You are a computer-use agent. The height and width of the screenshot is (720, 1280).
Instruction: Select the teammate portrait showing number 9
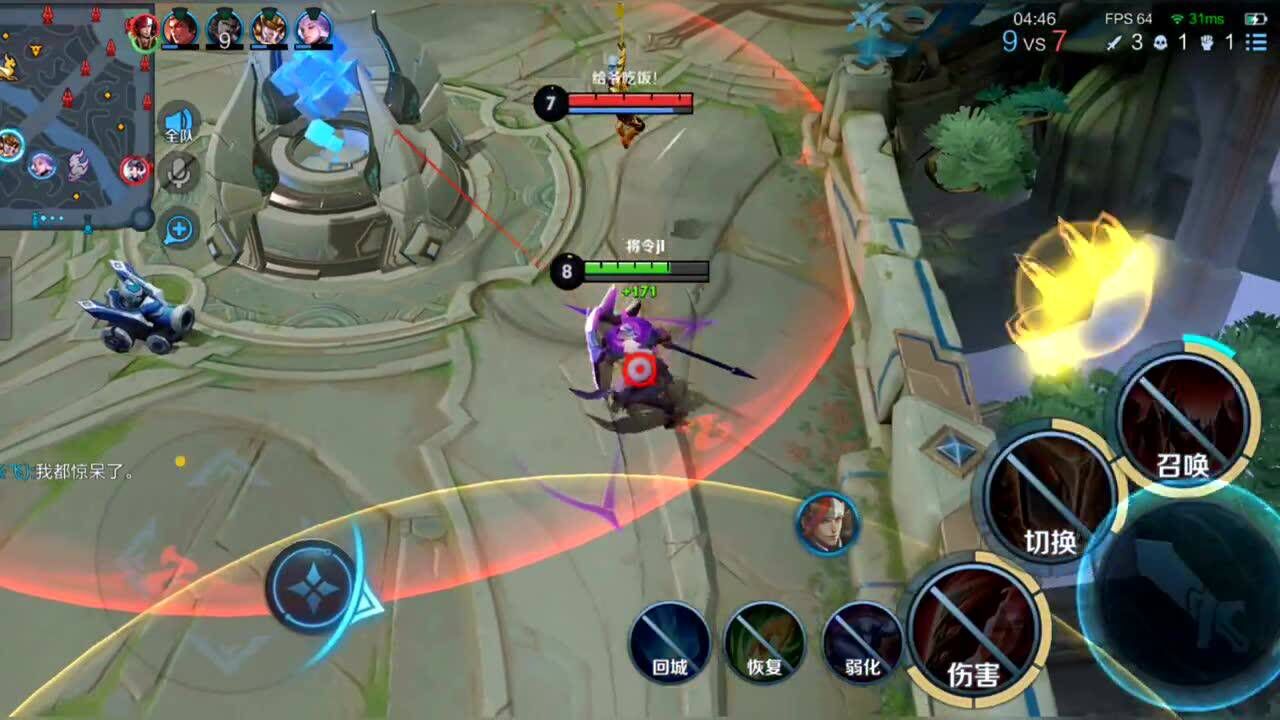(225, 28)
